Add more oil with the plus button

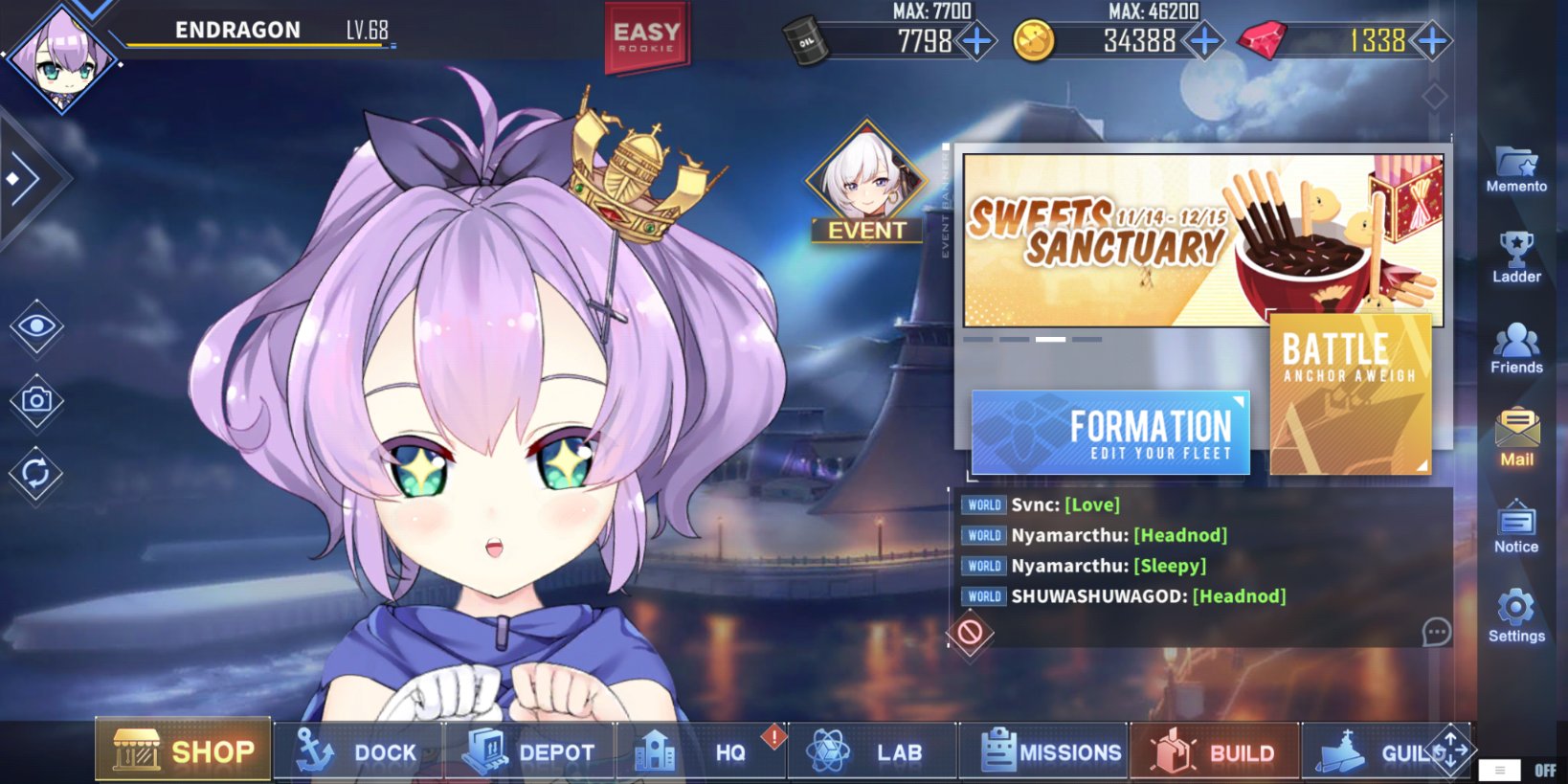976,41
